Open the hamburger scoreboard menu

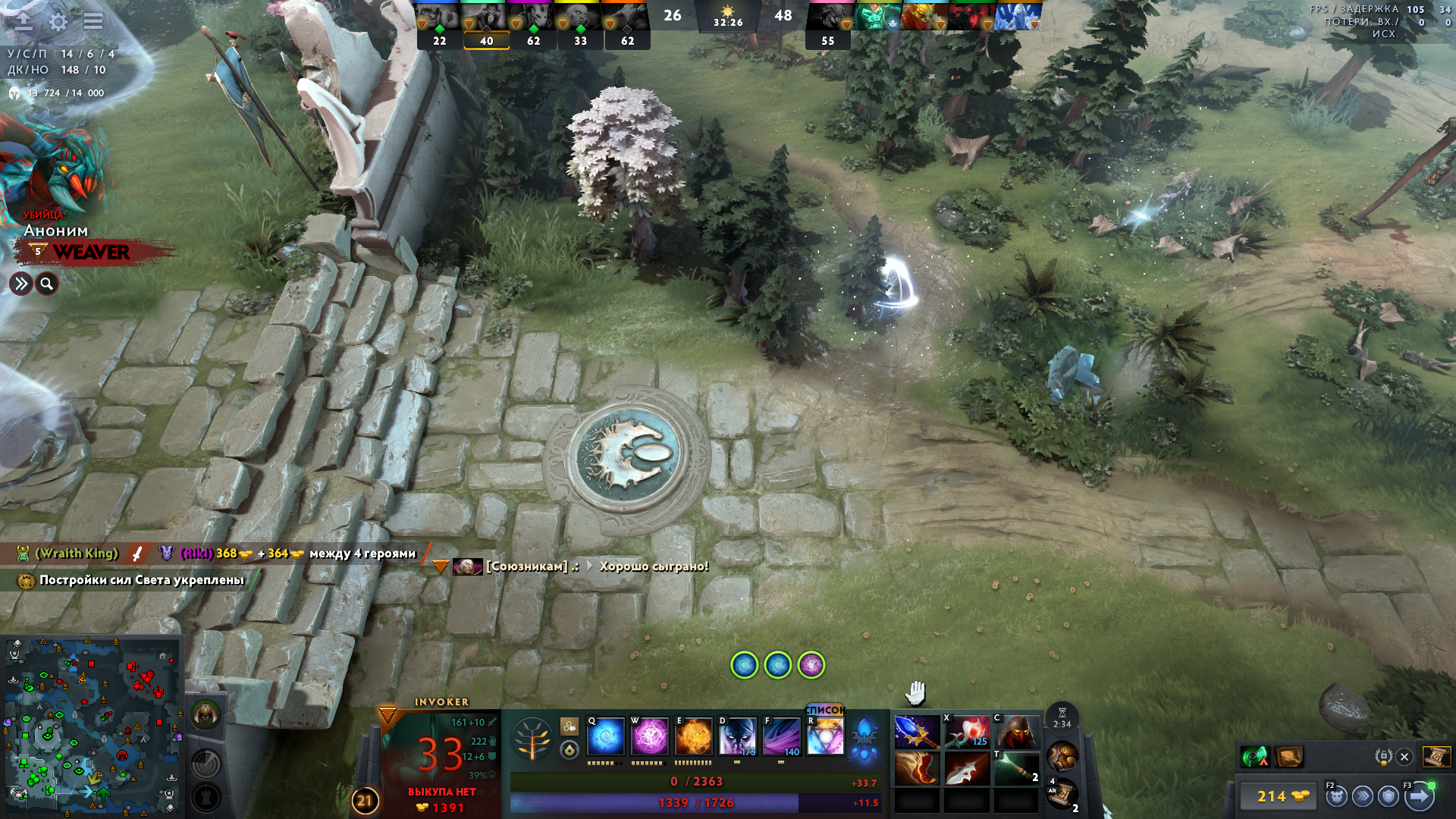coord(93,21)
